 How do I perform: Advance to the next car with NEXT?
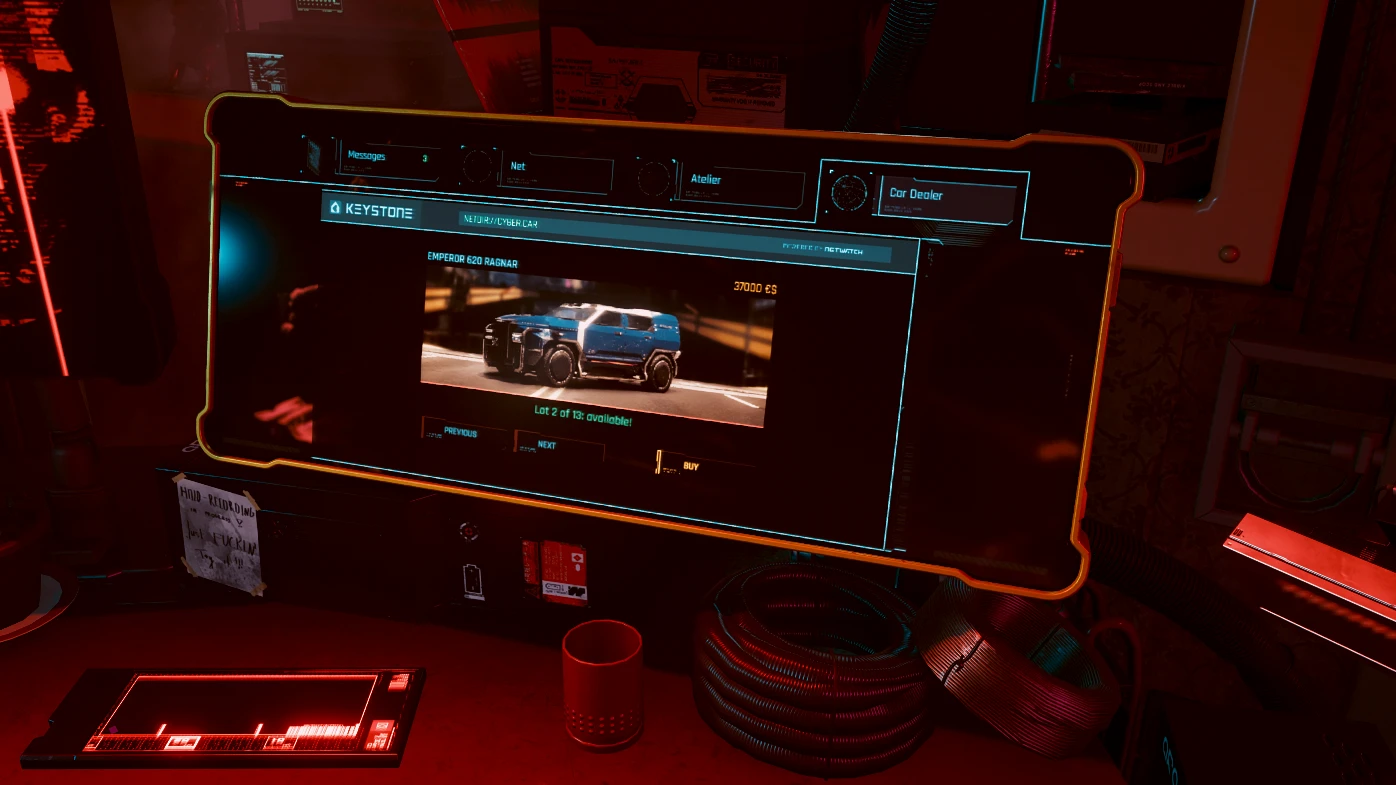coord(546,444)
